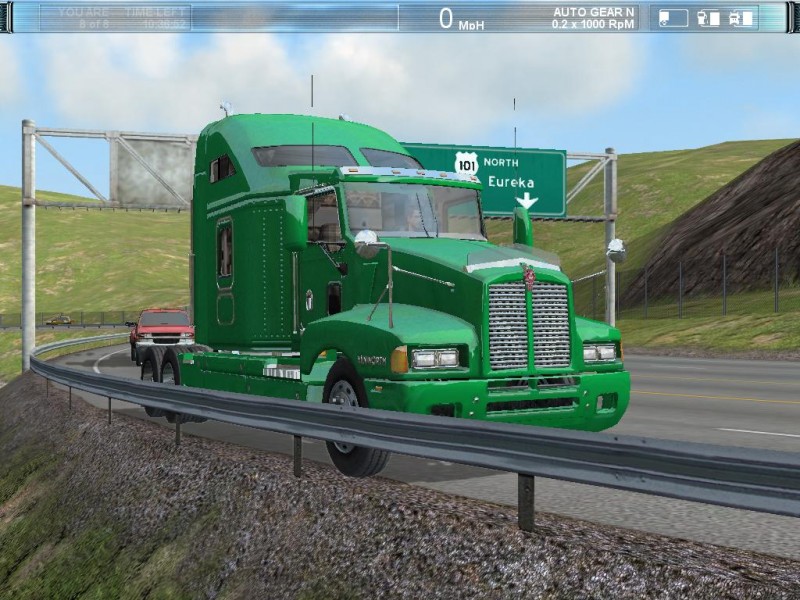Image resolution: width=800 pixels, height=600 pixels.
Task: Select the fuel pump gauge icon
Action: 707,17
